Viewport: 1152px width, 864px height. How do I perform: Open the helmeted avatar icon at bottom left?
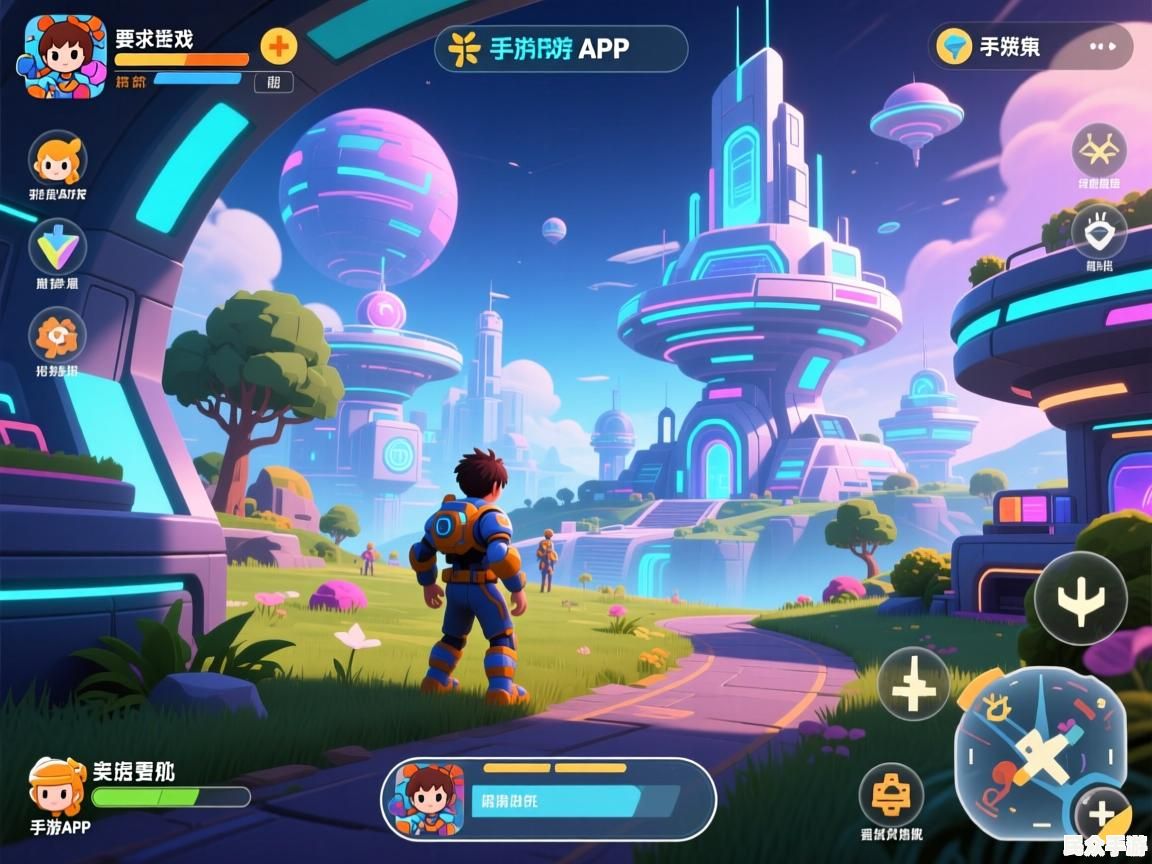(56, 787)
